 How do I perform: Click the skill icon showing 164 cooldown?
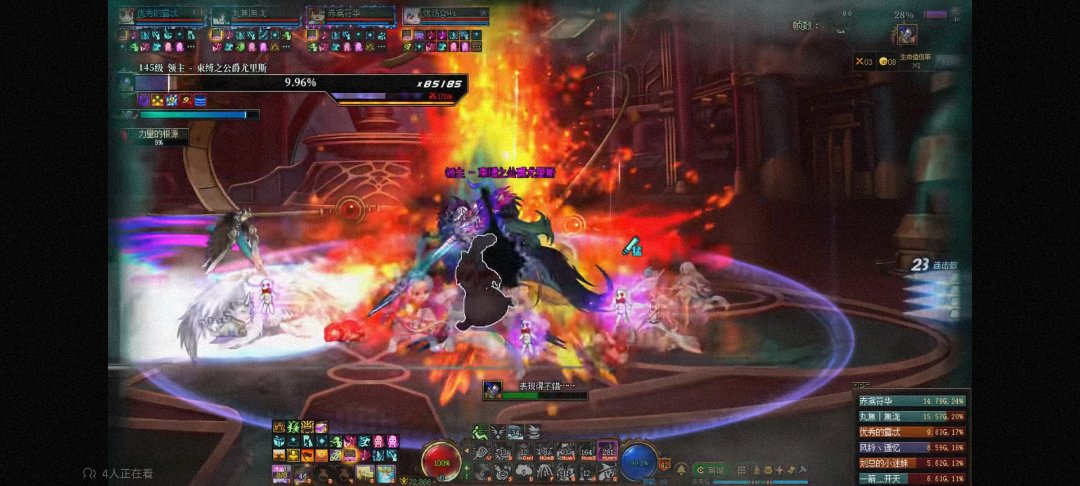pyautogui.click(x=586, y=454)
